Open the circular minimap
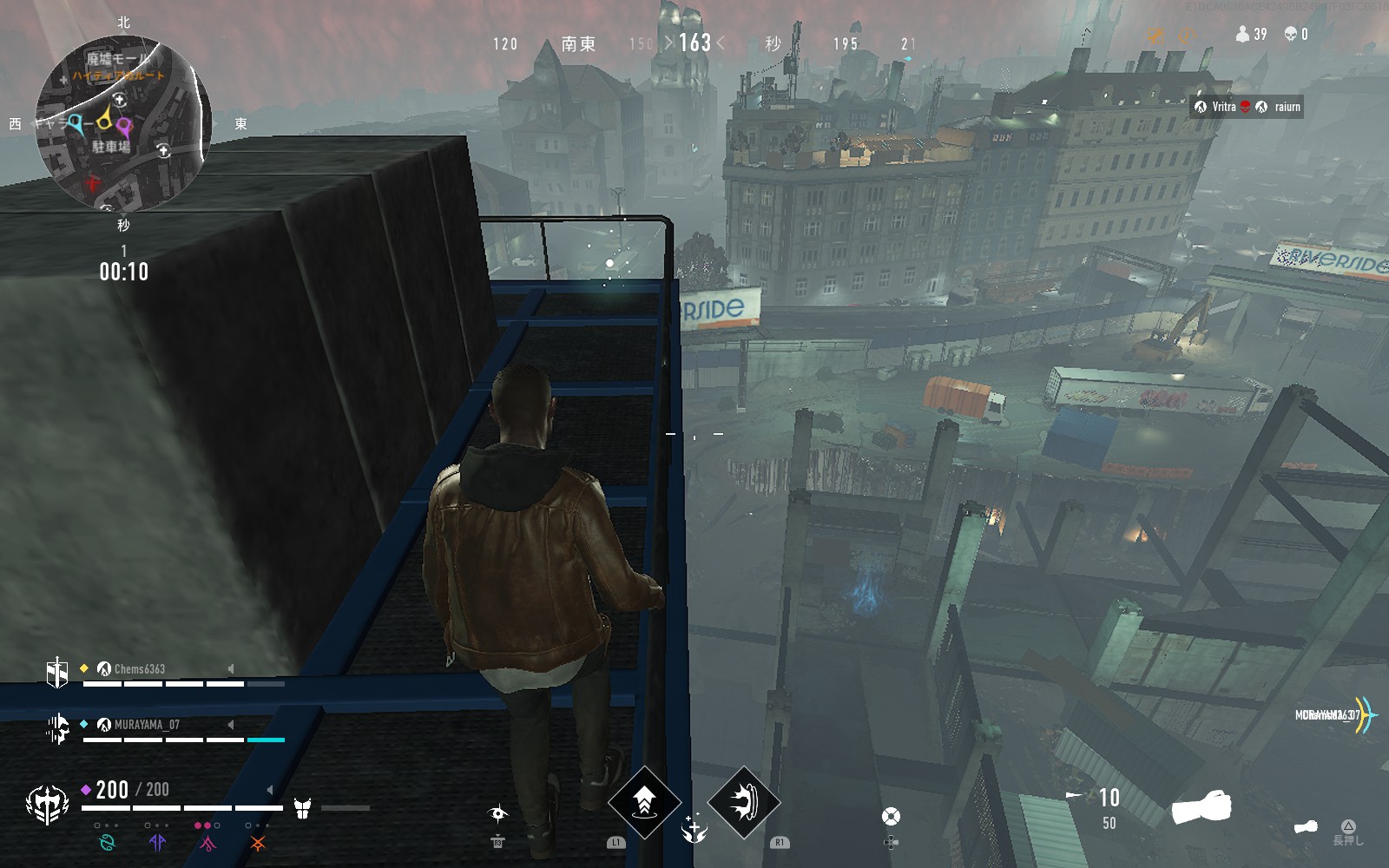This screenshot has height=868, width=1389. (122, 122)
